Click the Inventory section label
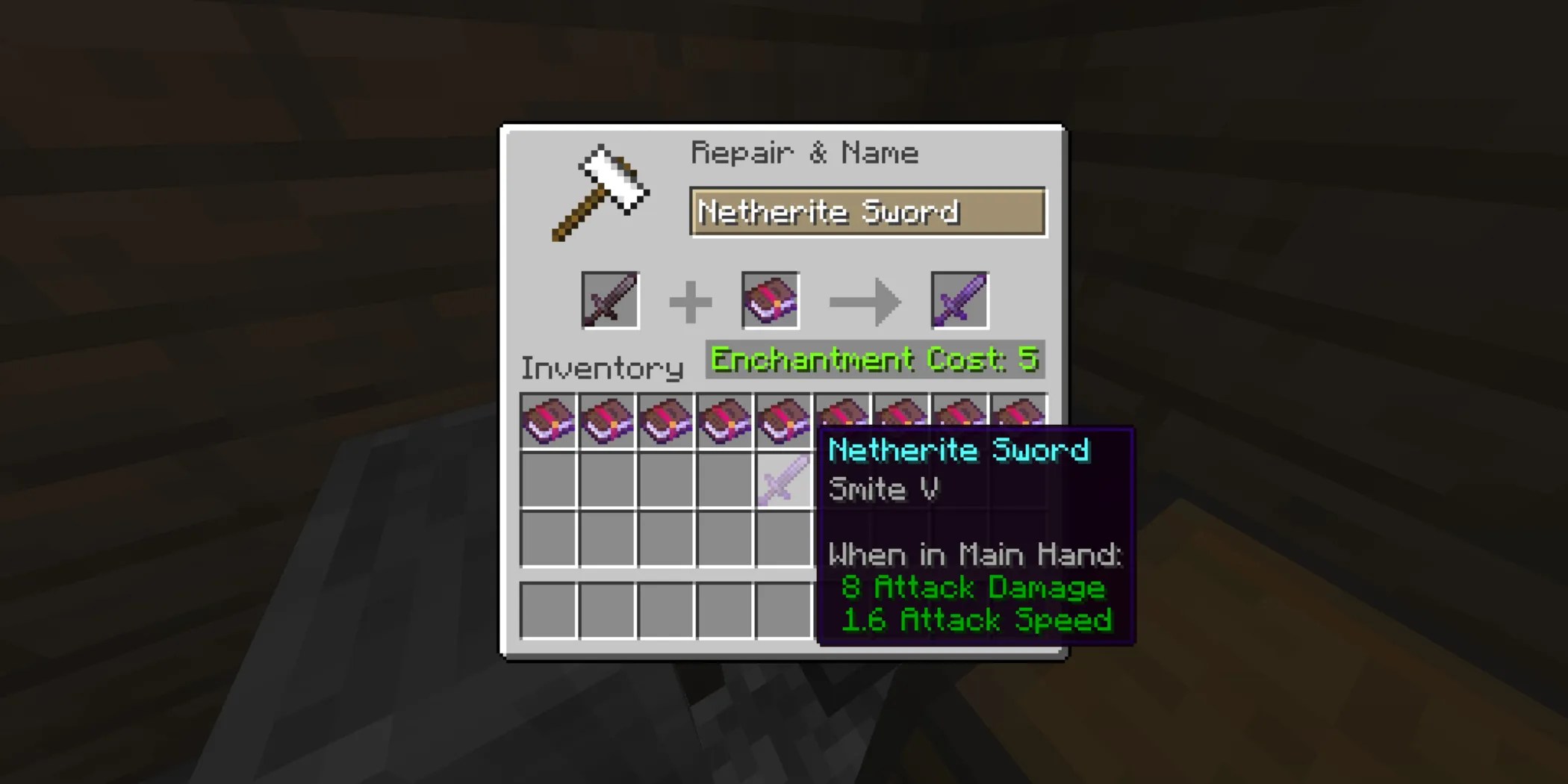This screenshot has width=1568, height=784. point(603,367)
